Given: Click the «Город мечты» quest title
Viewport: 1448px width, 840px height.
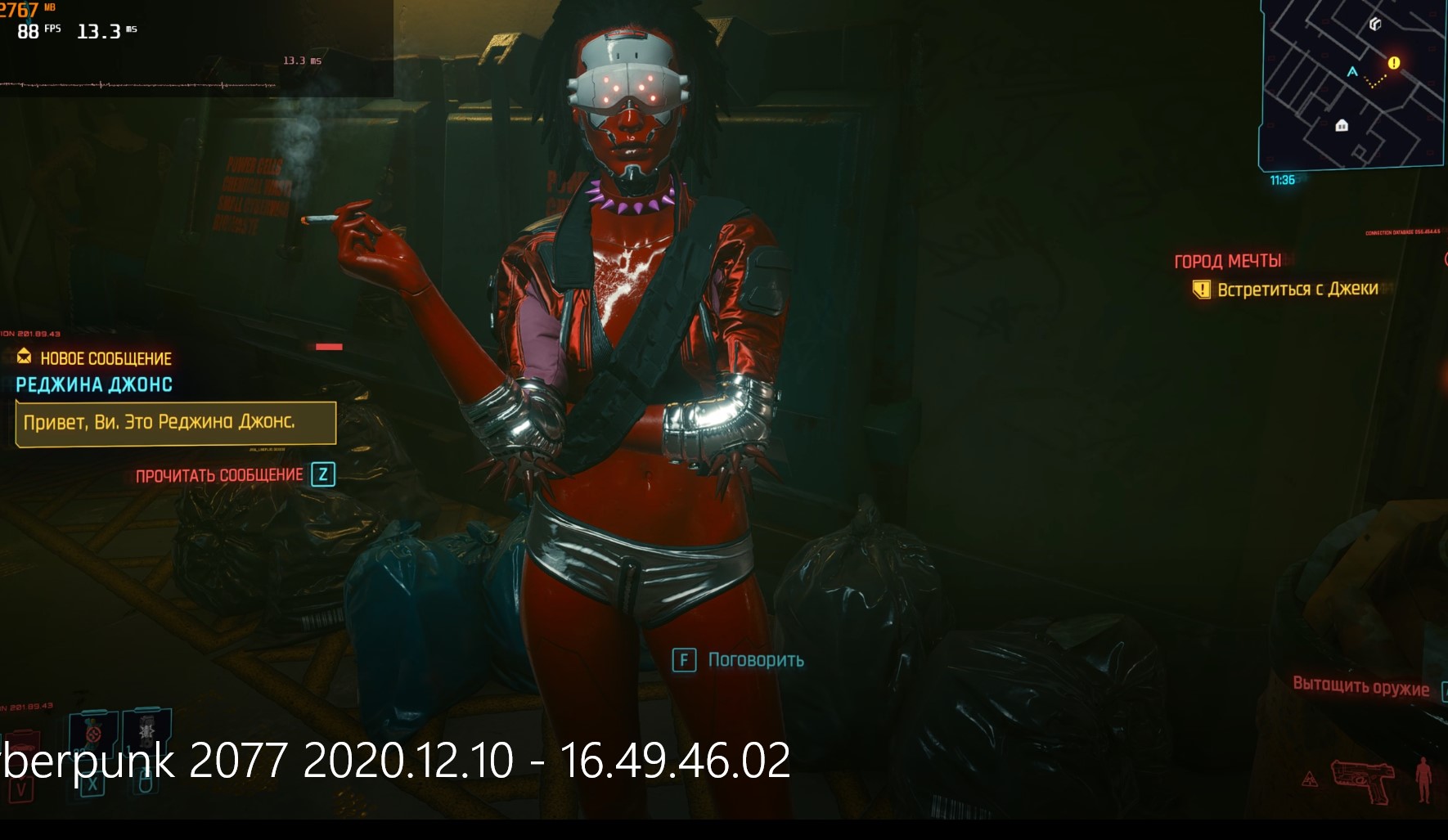Looking at the screenshot, I should pyautogui.click(x=1227, y=262).
